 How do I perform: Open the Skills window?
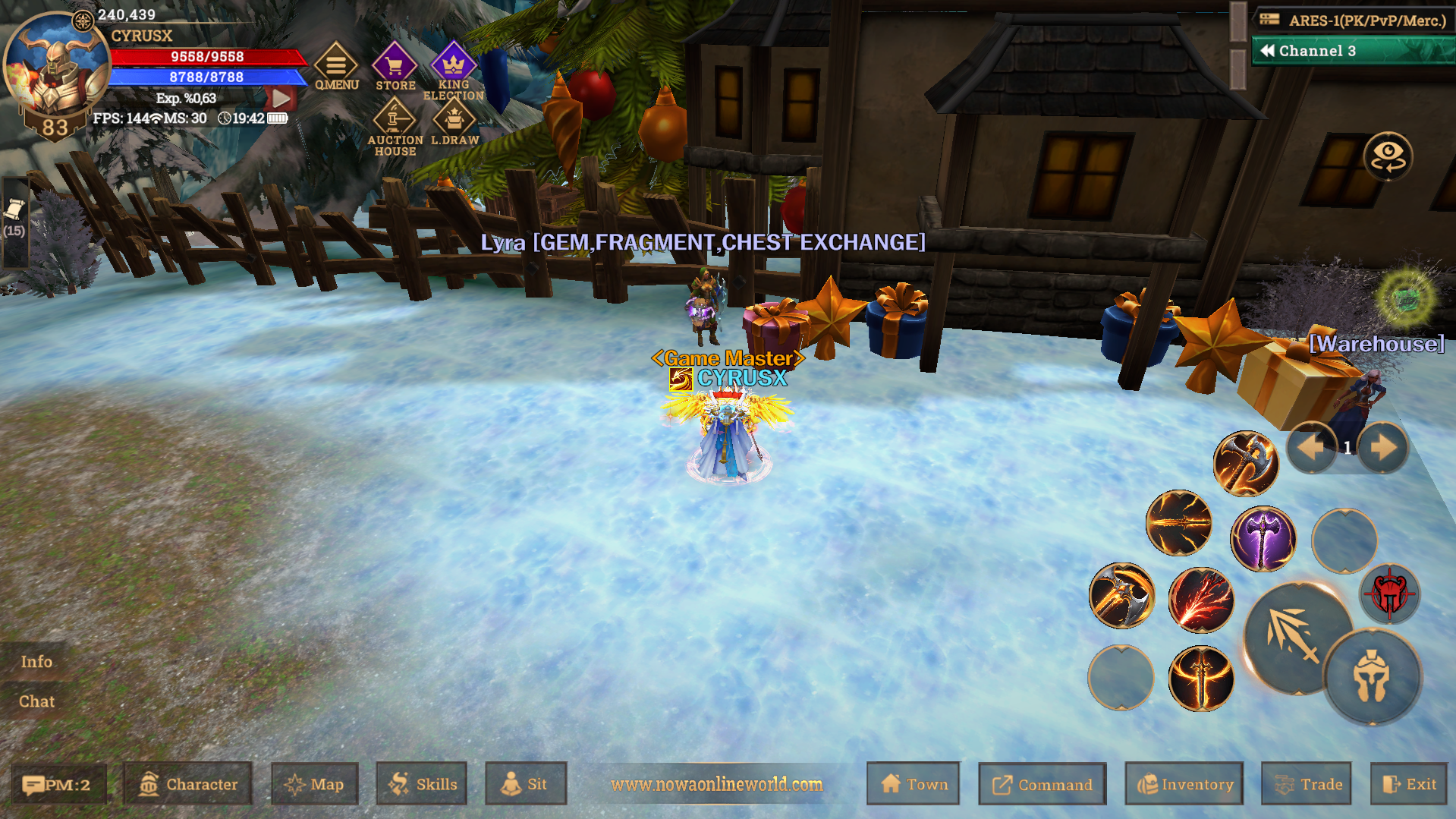pos(422,784)
